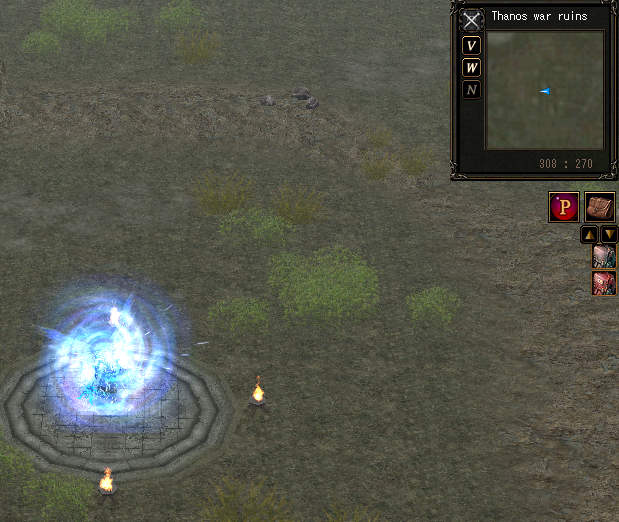
Task: Select the grey armored character portrait
Action: pyautogui.click(x=604, y=257)
